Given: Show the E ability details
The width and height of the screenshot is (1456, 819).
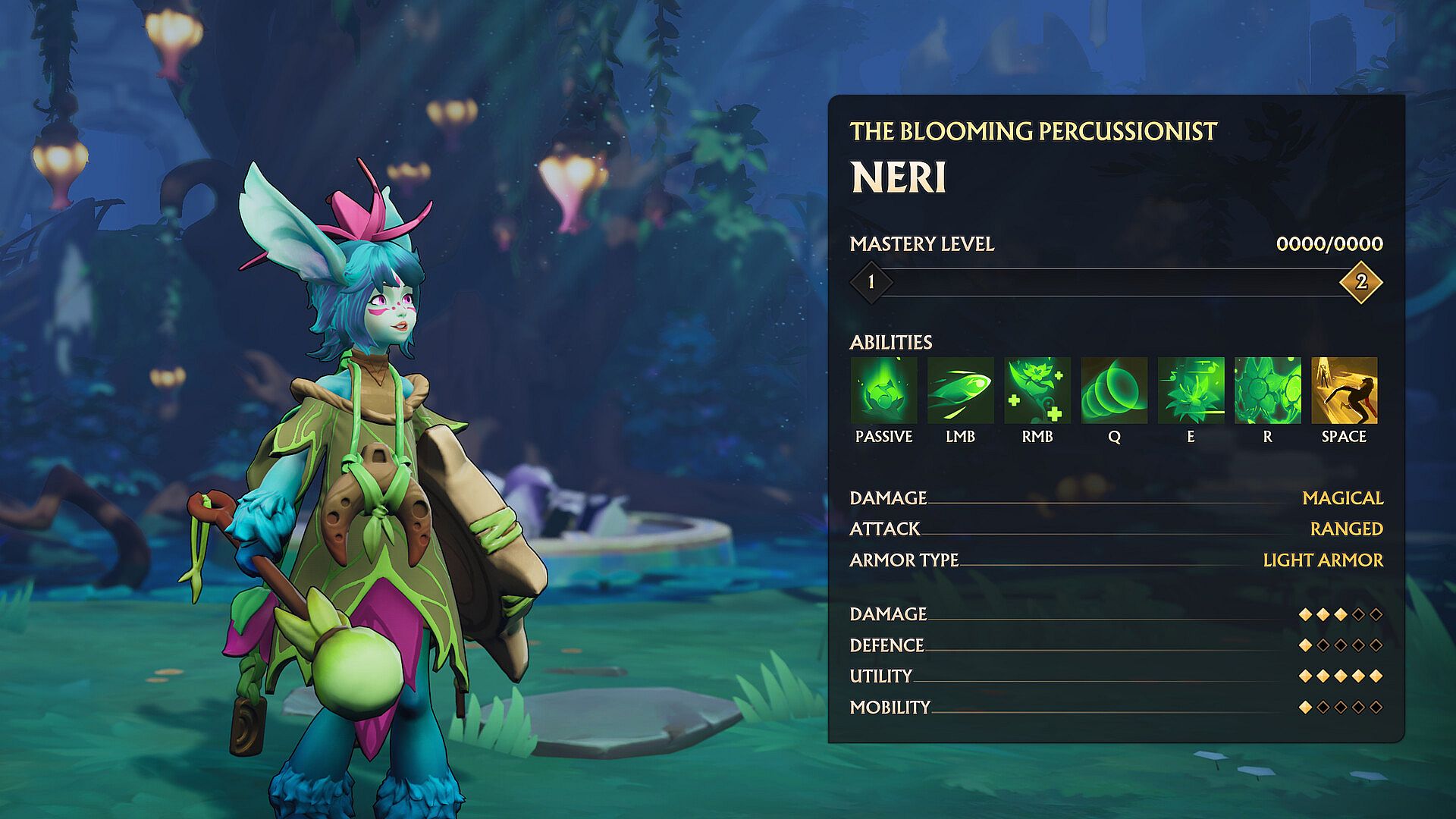Looking at the screenshot, I should point(1191,391).
